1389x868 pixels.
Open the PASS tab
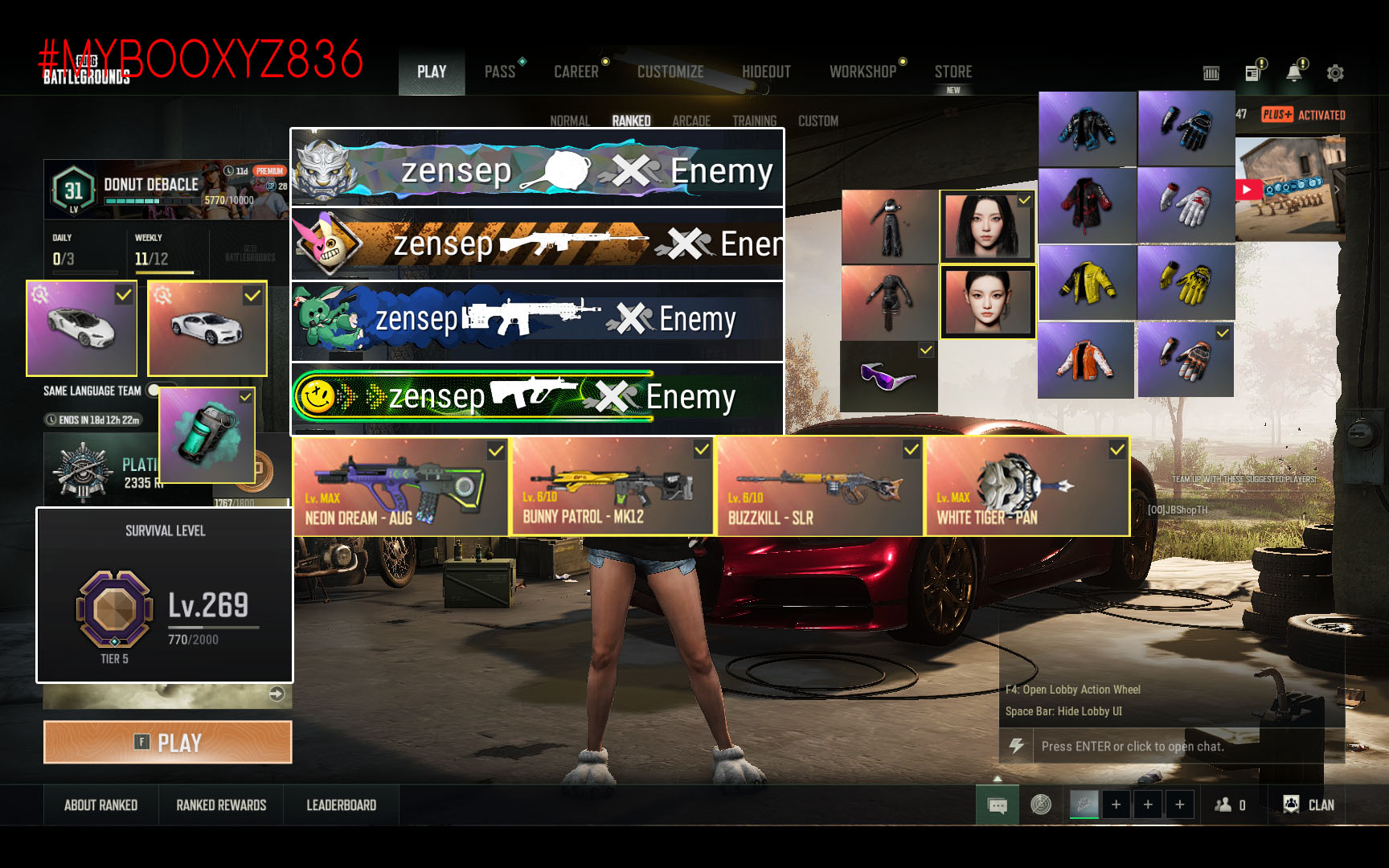click(500, 72)
